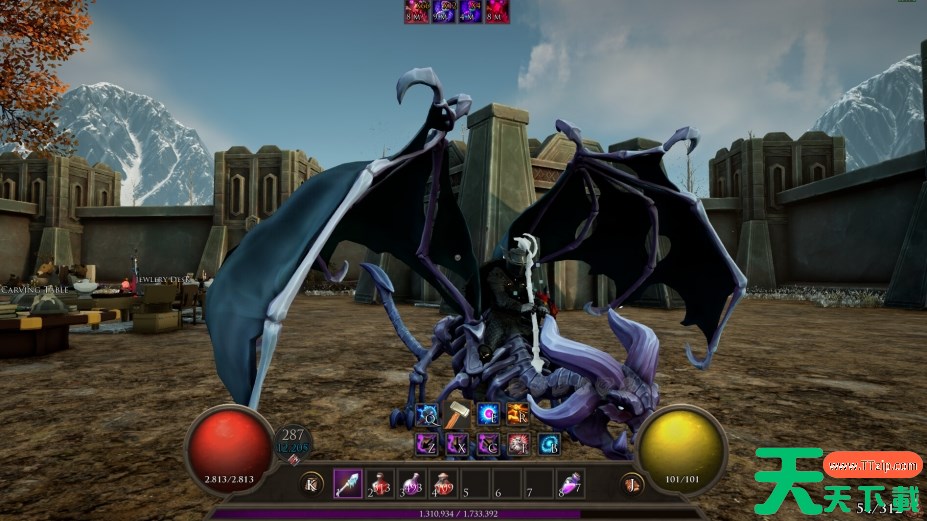This screenshot has height=521, width=927.
Task: Use the red potion in hotbar slot 4
Action: click(444, 483)
